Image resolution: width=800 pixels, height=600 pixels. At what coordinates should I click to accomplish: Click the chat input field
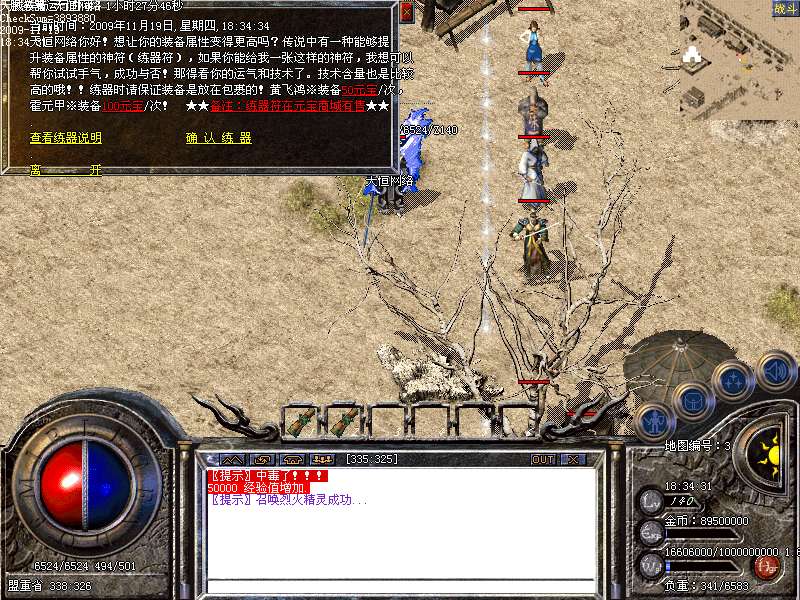click(400, 584)
